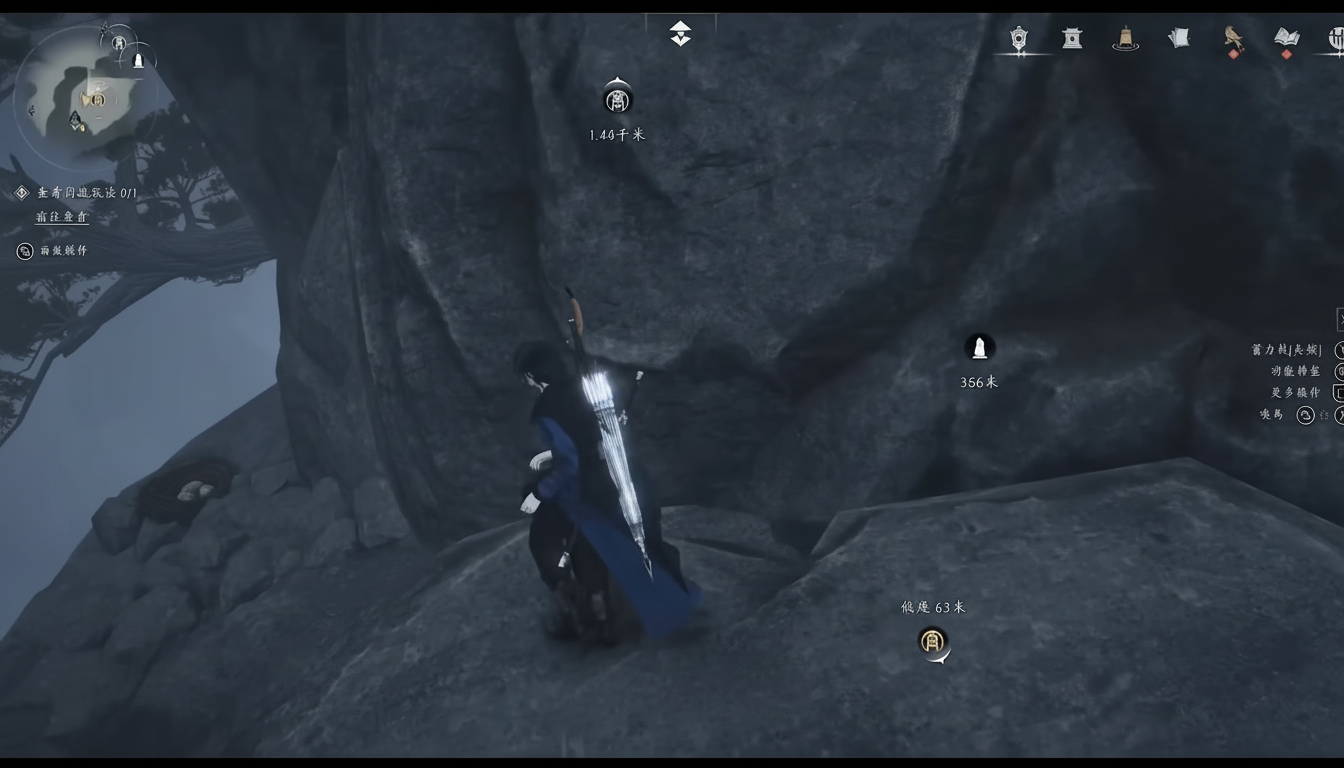Click the bell marker labeled 356米
This screenshot has width=1344, height=768.
(x=979, y=348)
